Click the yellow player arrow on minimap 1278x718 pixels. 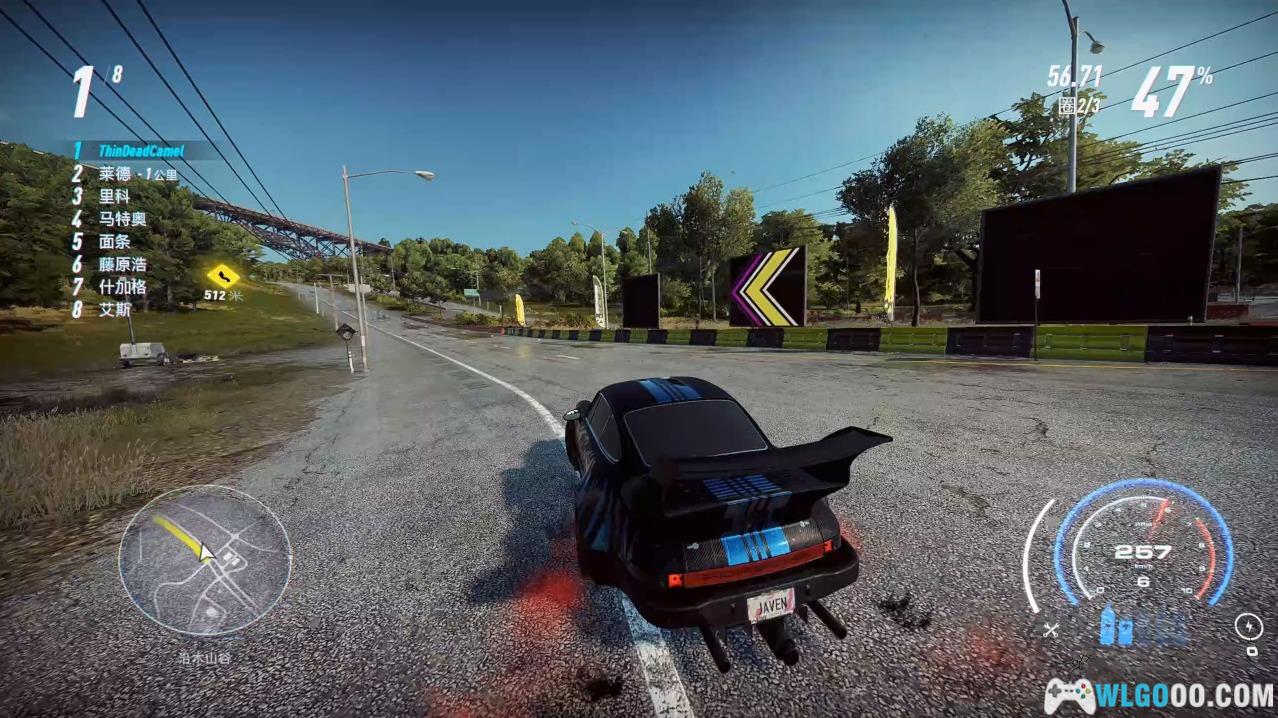click(206, 551)
